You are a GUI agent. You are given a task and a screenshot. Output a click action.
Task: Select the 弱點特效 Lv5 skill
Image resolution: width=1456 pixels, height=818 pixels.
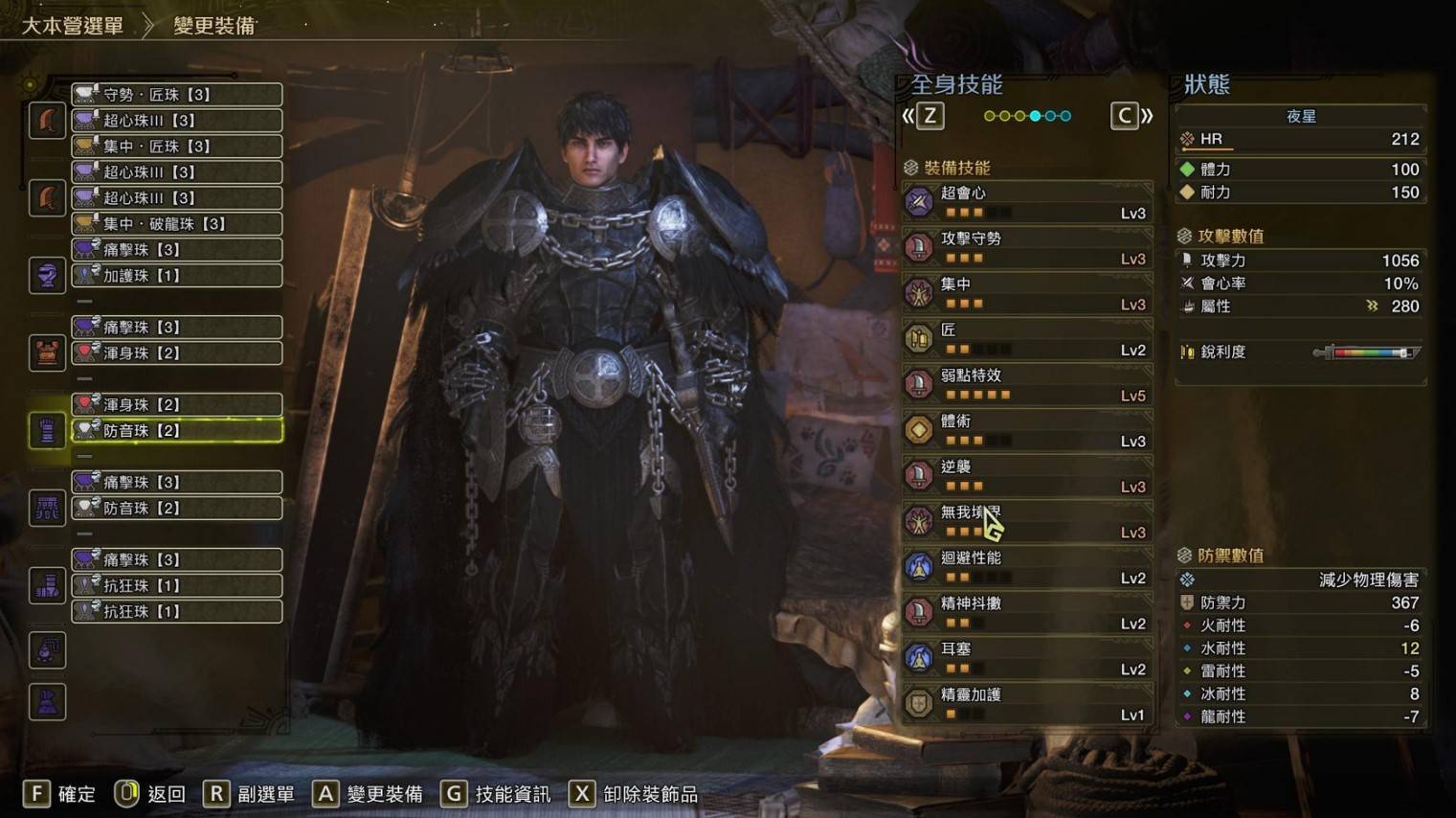pos(1027,385)
